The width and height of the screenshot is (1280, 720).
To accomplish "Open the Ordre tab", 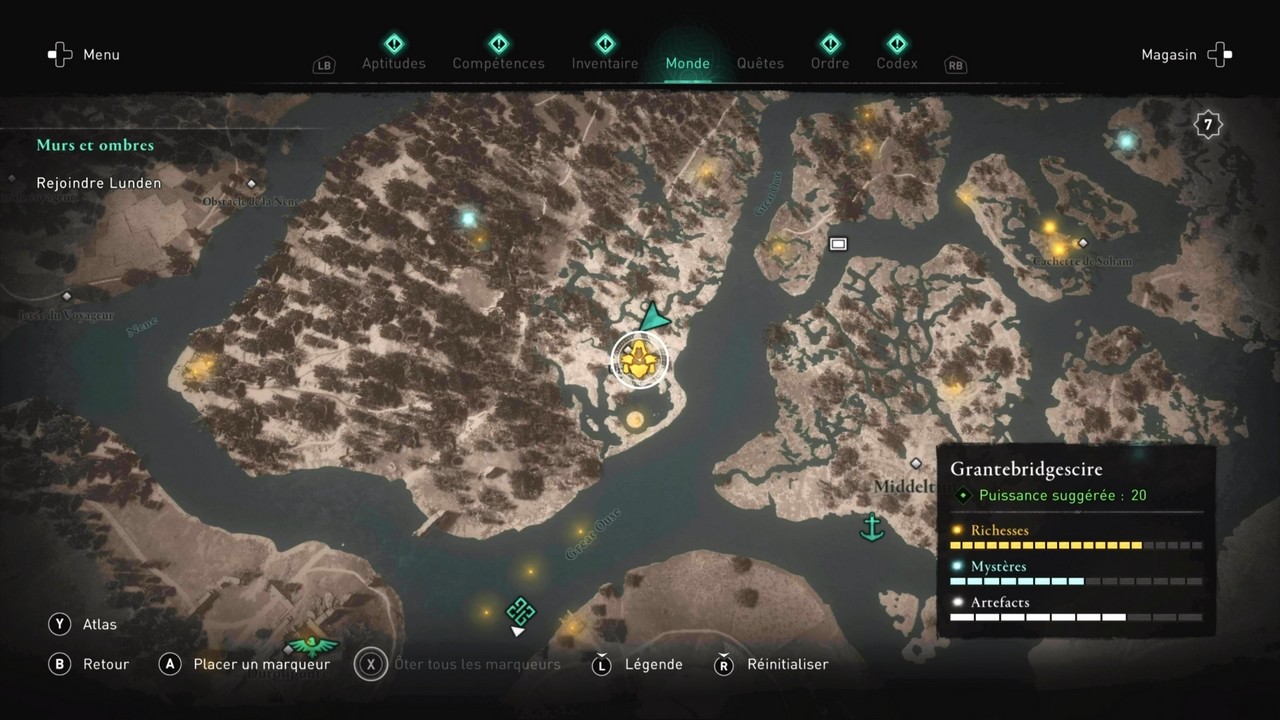I will point(830,63).
